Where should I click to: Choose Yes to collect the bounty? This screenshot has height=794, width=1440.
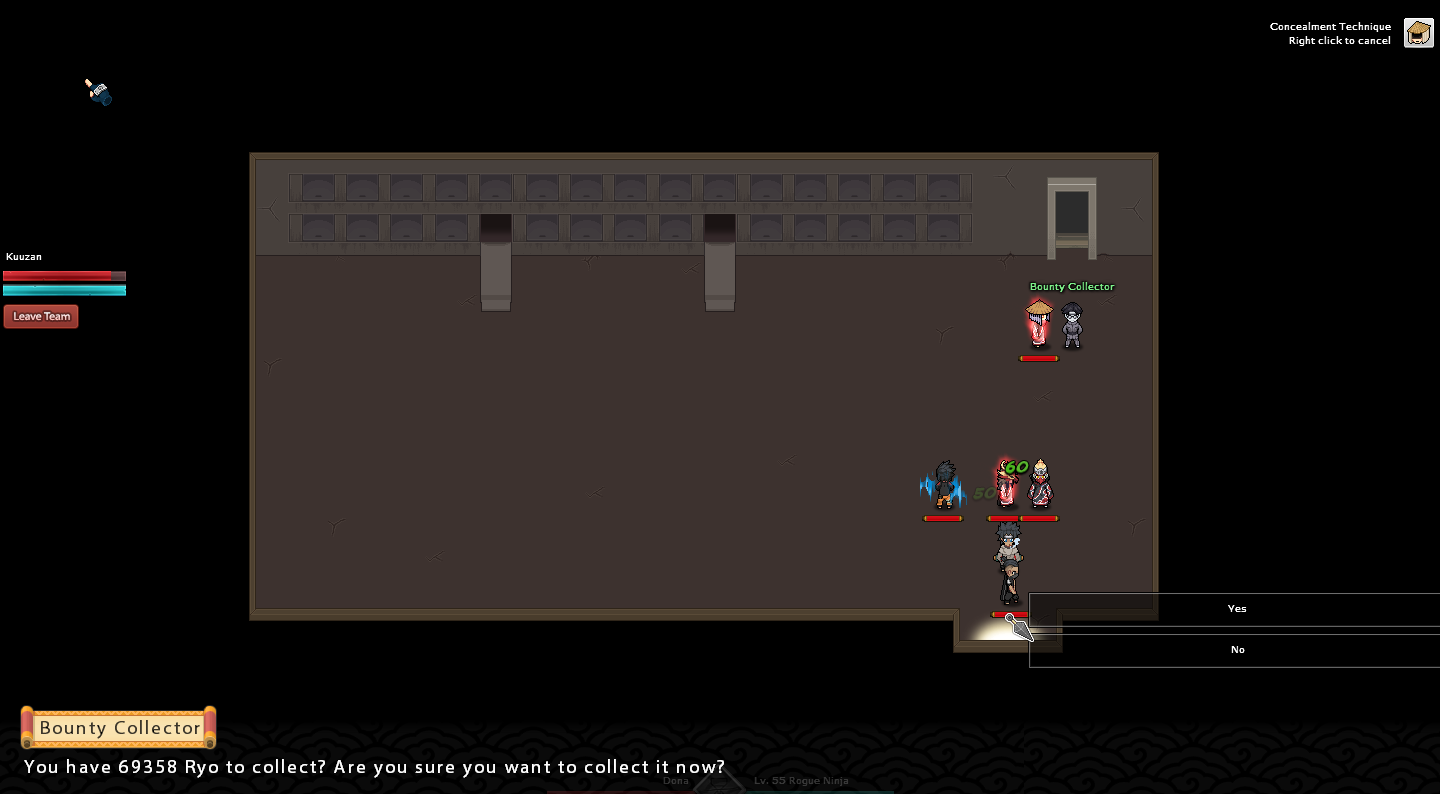click(1236, 609)
